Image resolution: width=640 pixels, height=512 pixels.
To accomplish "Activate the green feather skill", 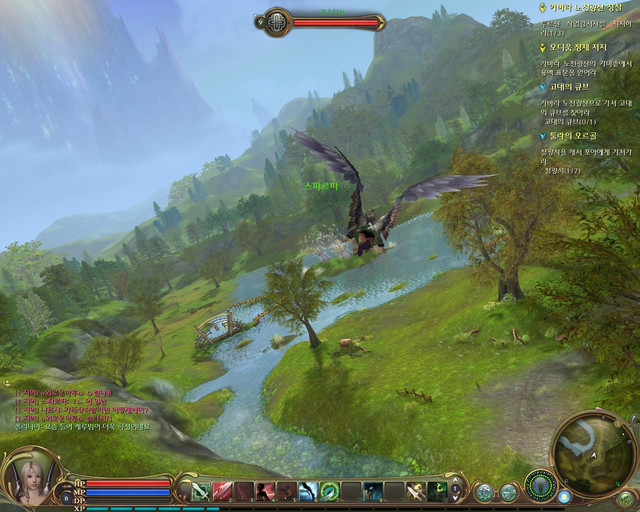I will pos(329,491).
